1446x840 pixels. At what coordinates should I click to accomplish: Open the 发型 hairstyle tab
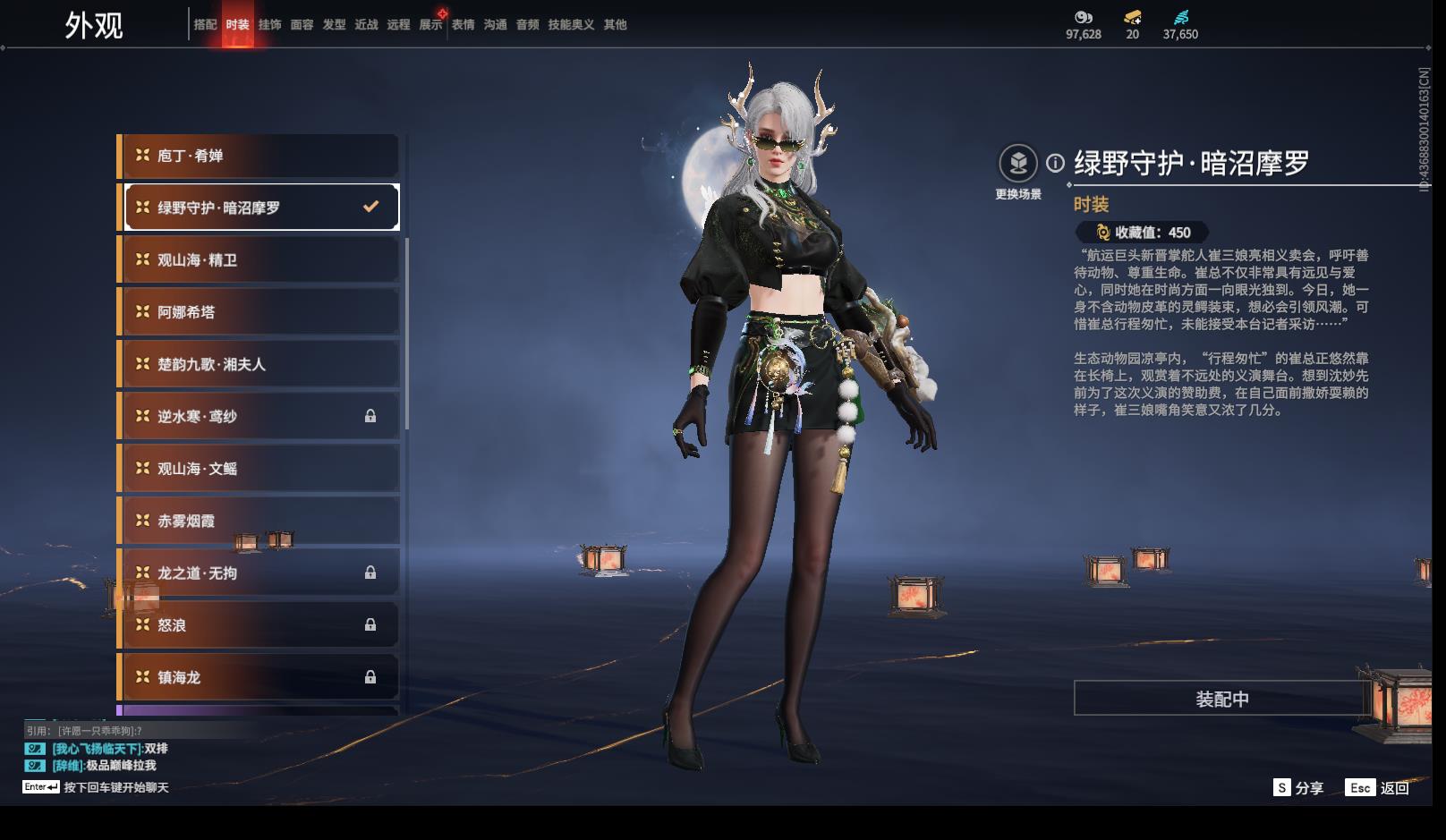pyautogui.click(x=334, y=25)
